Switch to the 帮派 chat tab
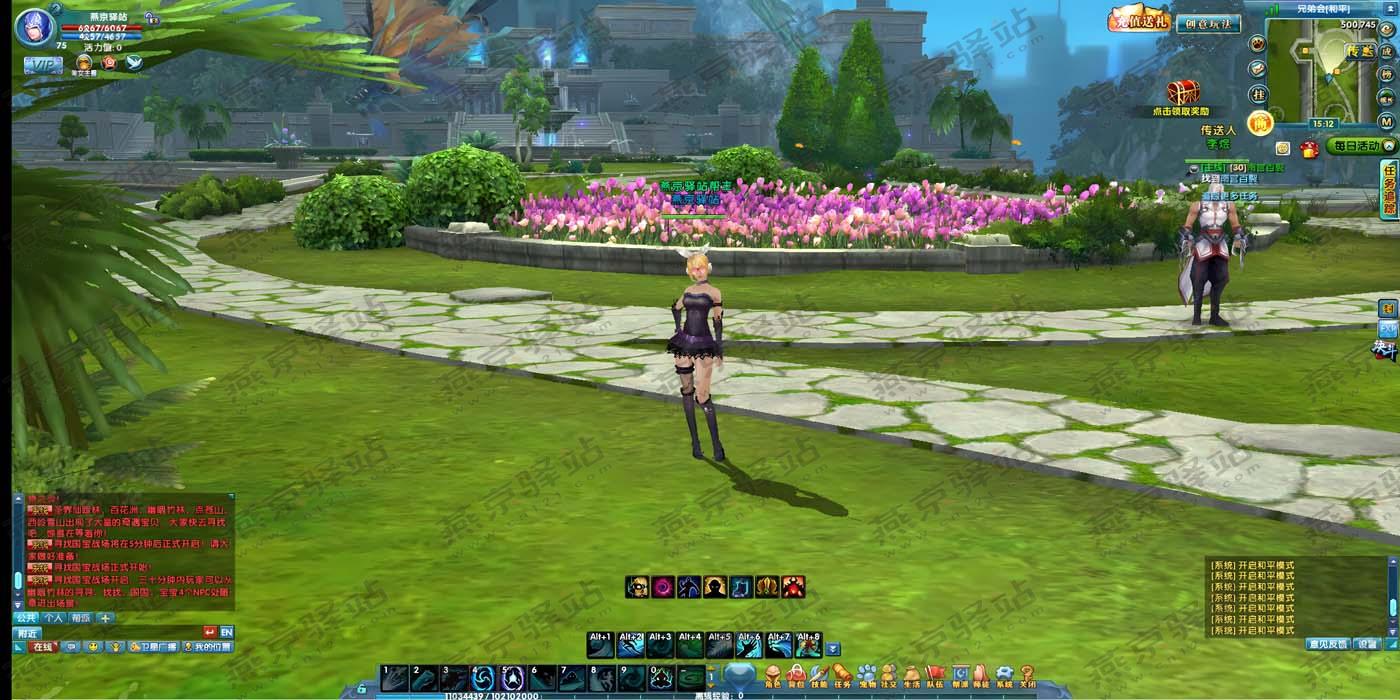This screenshot has width=1400, height=700. pyautogui.click(x=81, y=618)
